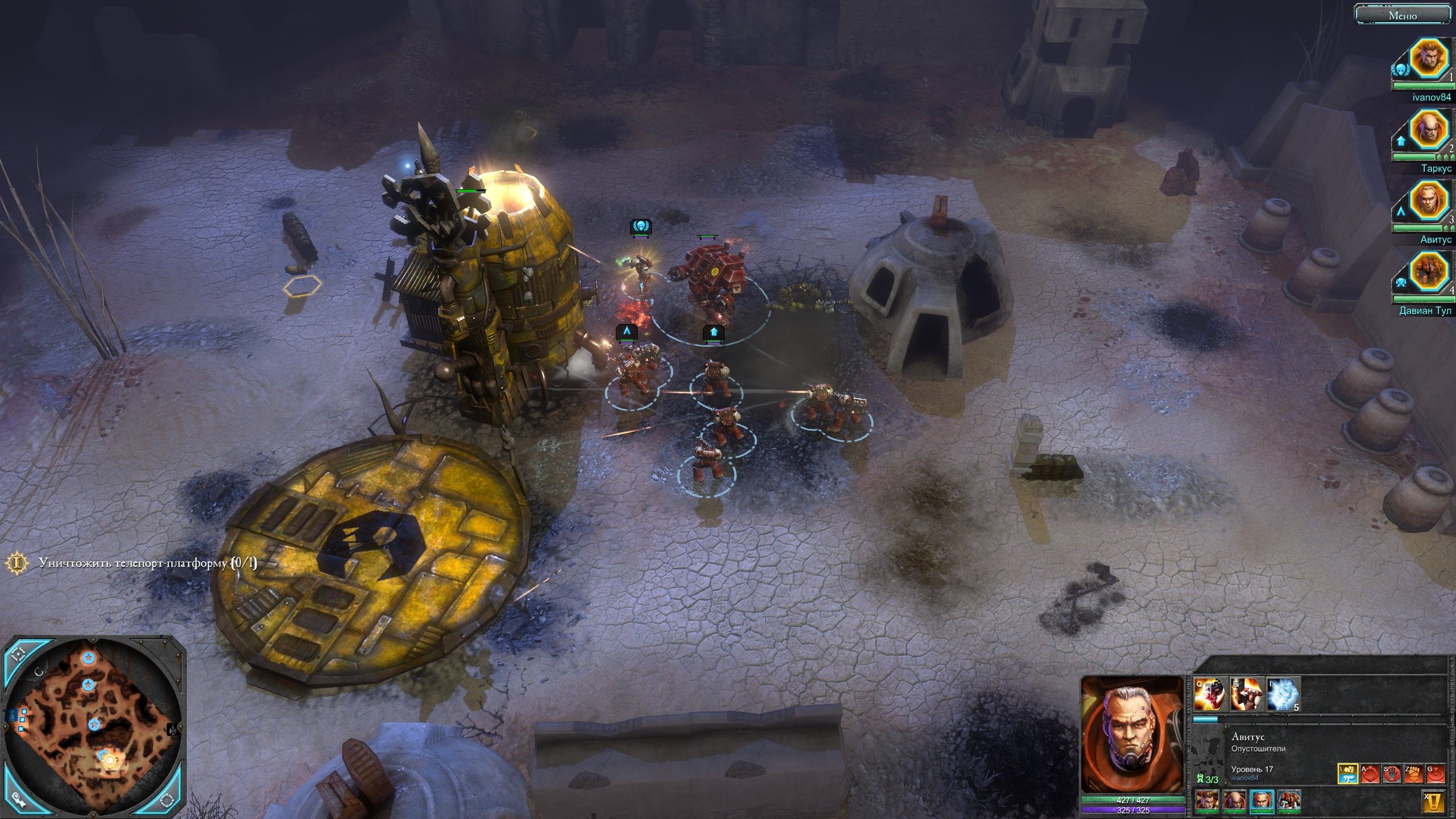Click Avitus's purple energy bar 325/325
The width and height of the screenshot is (1456, 819).
(x=1135, y=811)
